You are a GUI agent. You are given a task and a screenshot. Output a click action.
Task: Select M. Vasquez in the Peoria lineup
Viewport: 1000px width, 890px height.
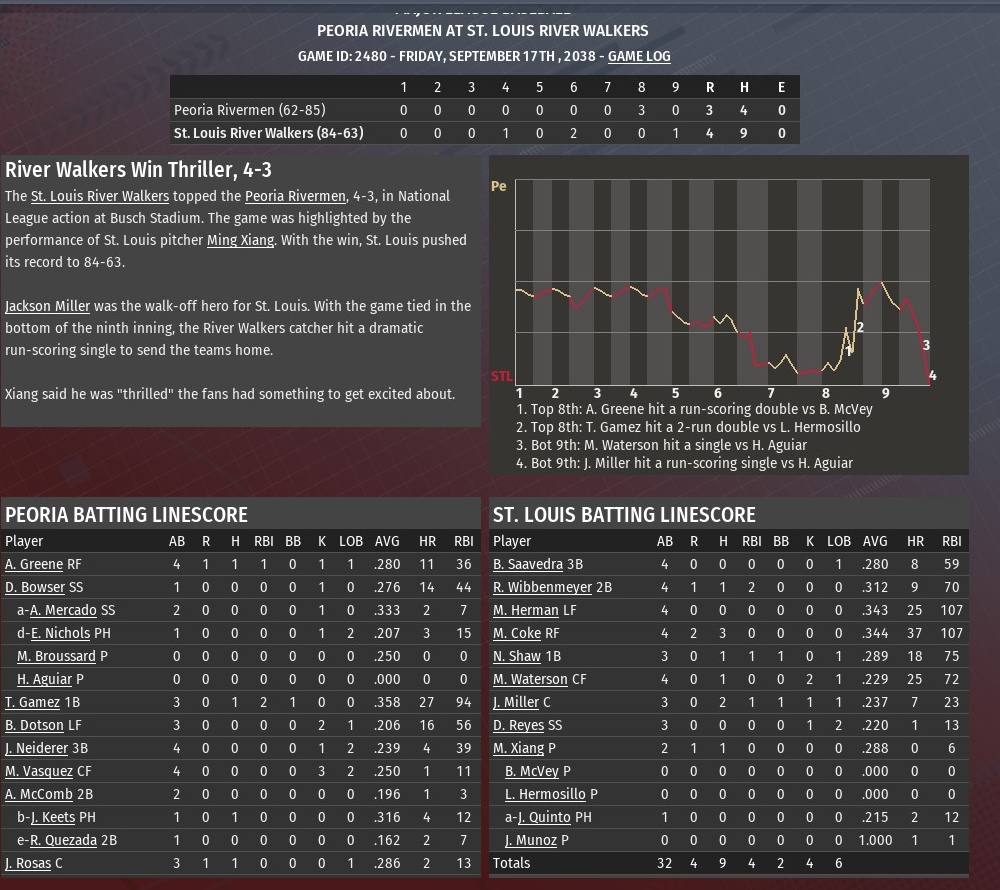point(39,771)
